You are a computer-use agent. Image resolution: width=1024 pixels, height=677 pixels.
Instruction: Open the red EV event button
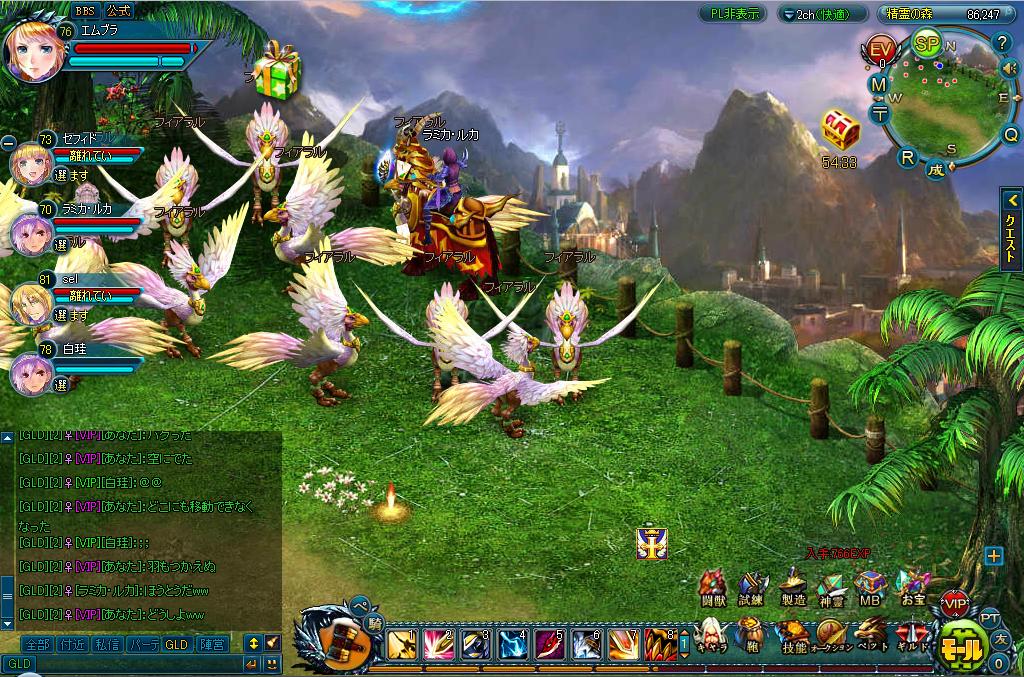(881, 50)
